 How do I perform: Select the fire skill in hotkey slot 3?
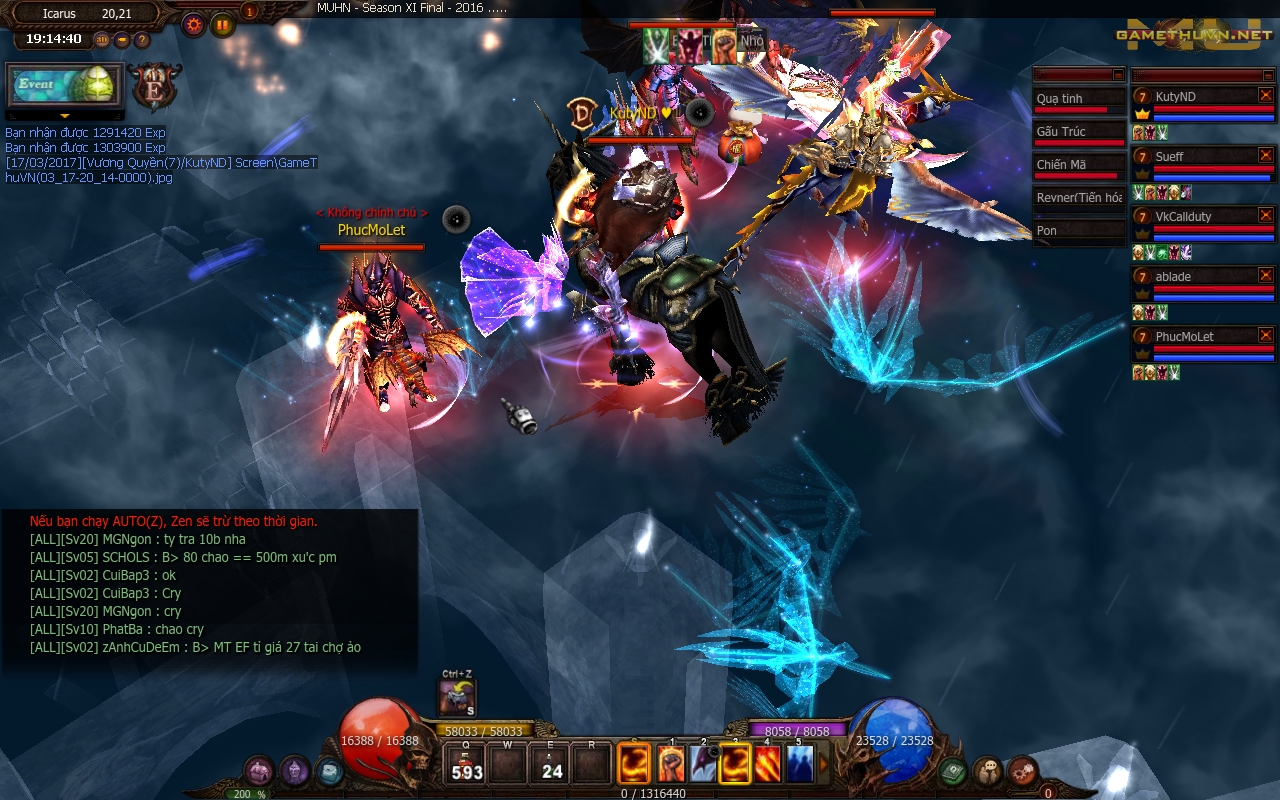pos(734,762)
